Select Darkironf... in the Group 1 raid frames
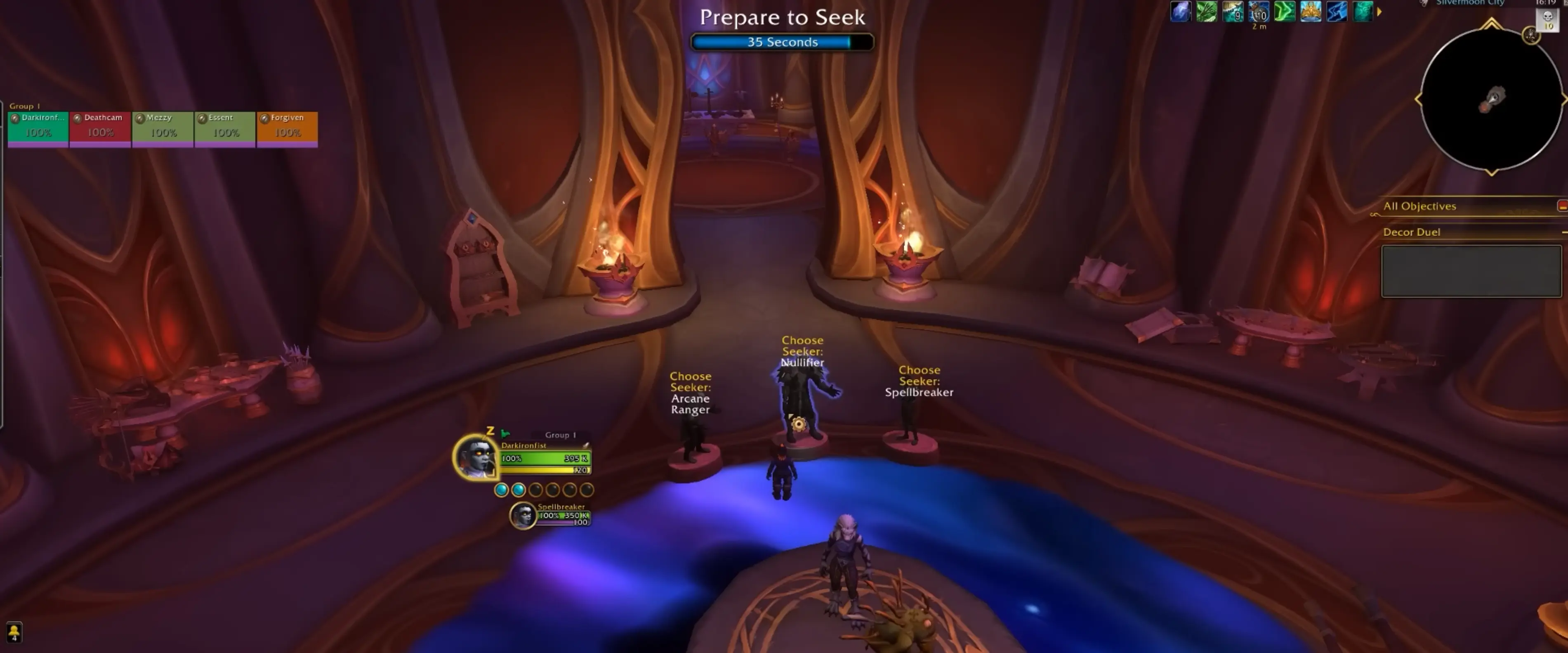The width and height of the screenshot is (1568, 653). click(38, 128)
